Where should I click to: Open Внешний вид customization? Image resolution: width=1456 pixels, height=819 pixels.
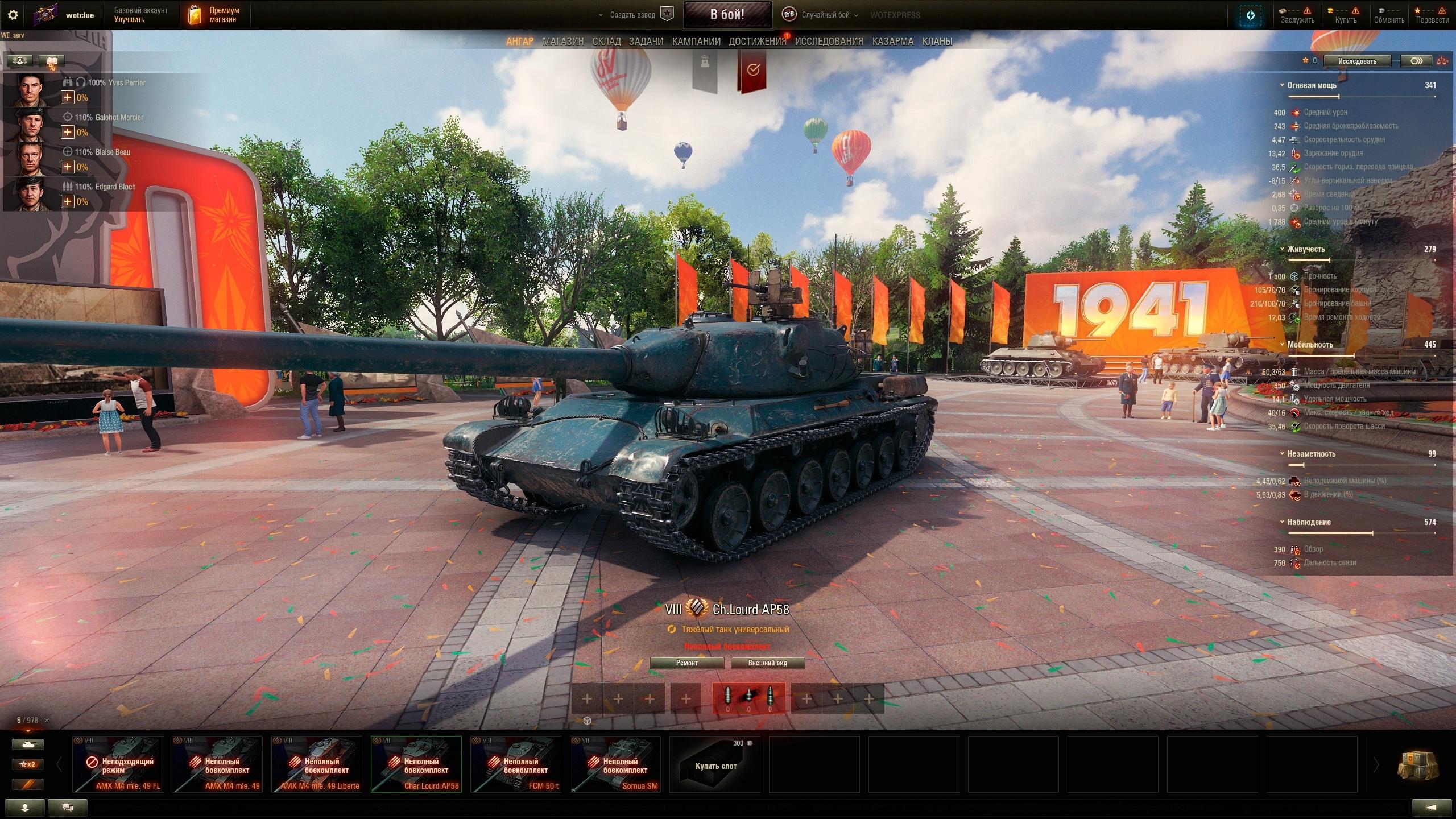pos(767,663)
